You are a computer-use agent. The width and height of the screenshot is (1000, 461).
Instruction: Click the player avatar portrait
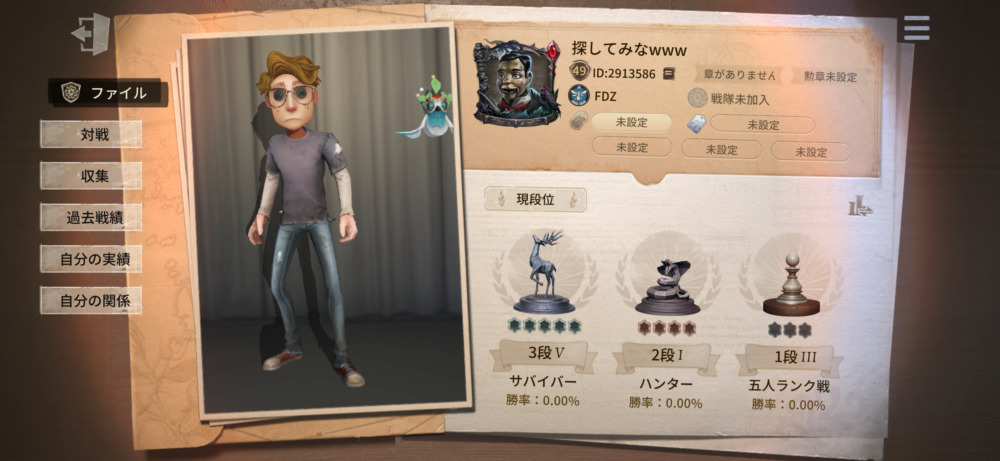[516, 84]
